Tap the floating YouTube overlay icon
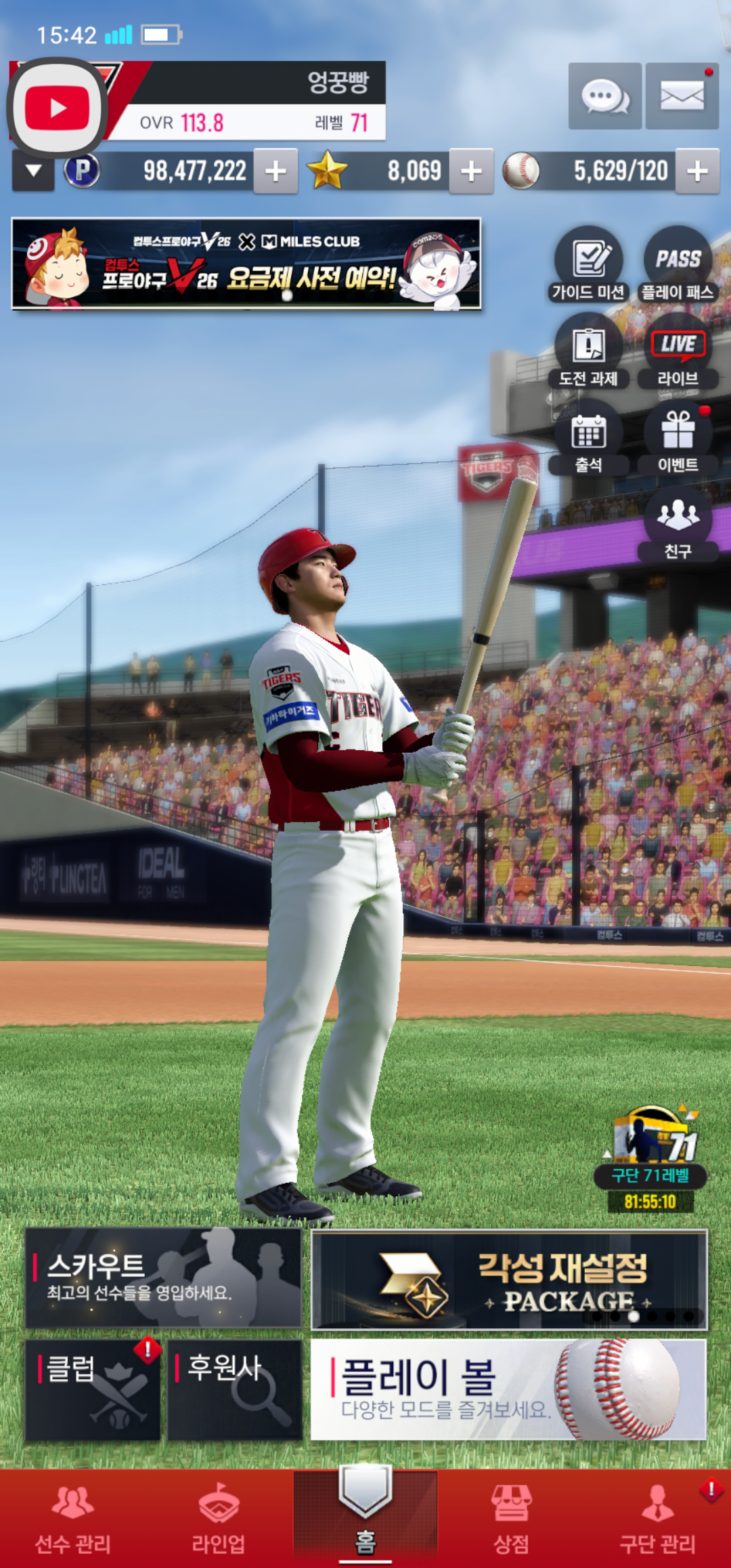The height and width of the screenshot is (1568, 731). click(x=58, y=108)
